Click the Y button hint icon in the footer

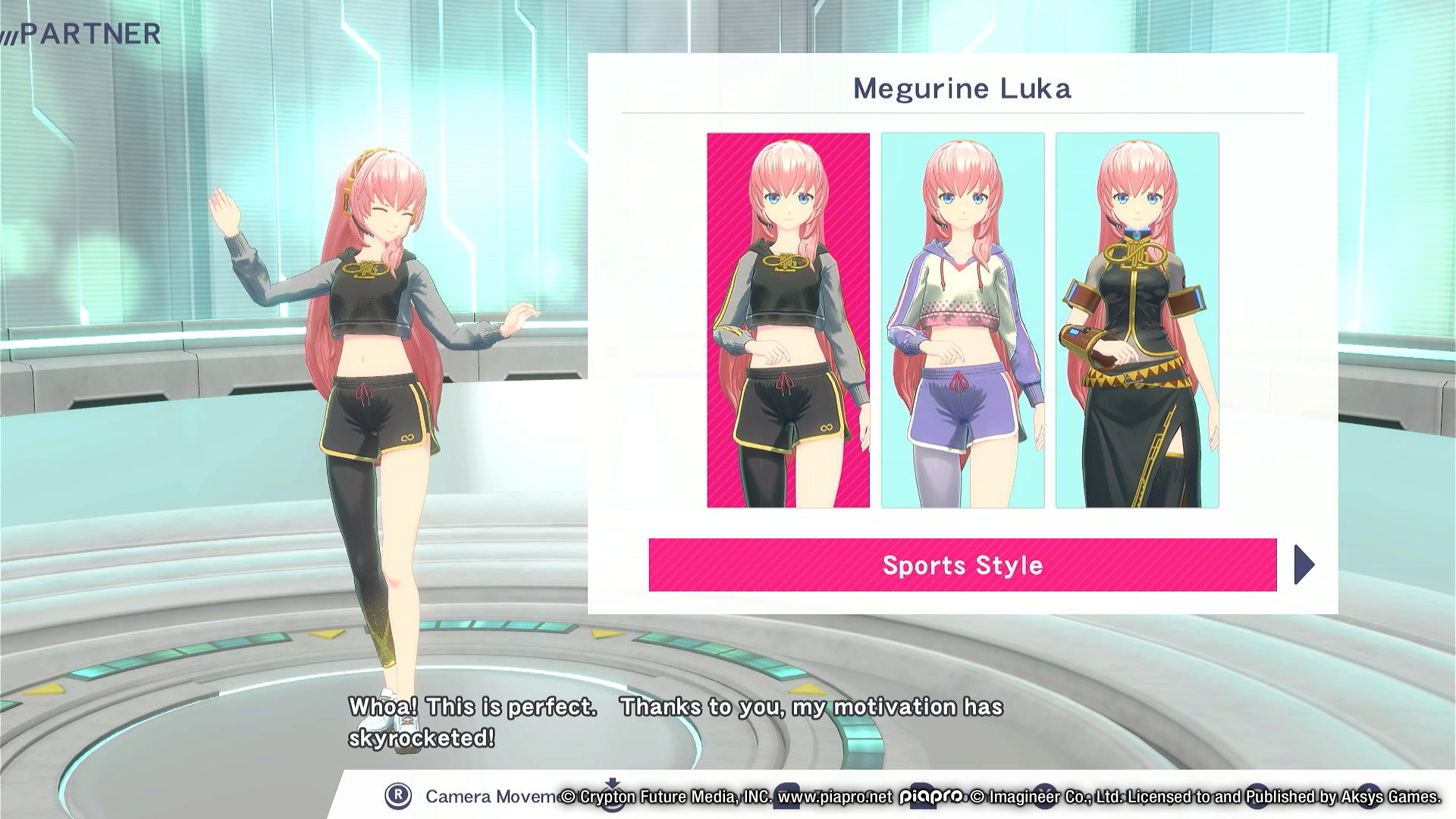(1044, 798)
